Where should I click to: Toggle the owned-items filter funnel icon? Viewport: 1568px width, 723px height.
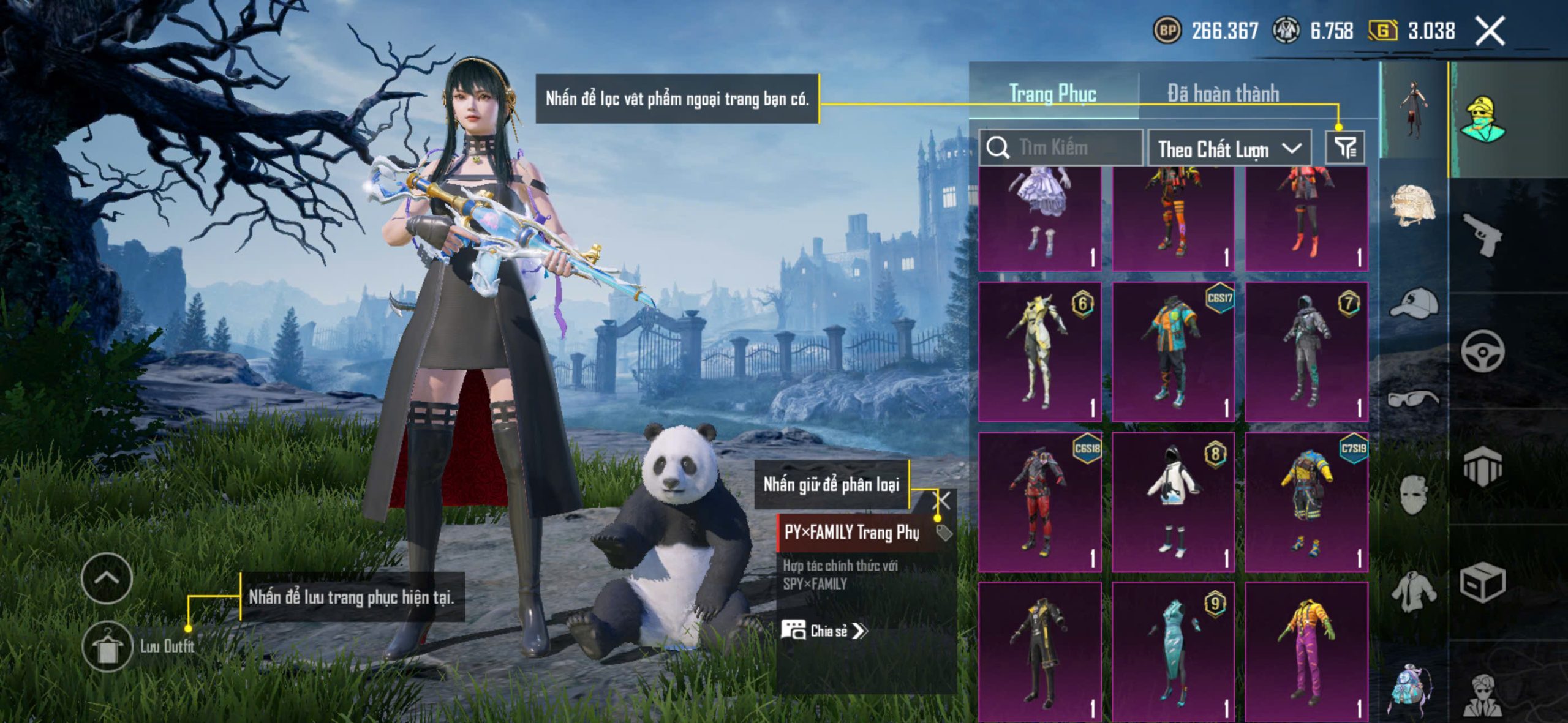1344,148
